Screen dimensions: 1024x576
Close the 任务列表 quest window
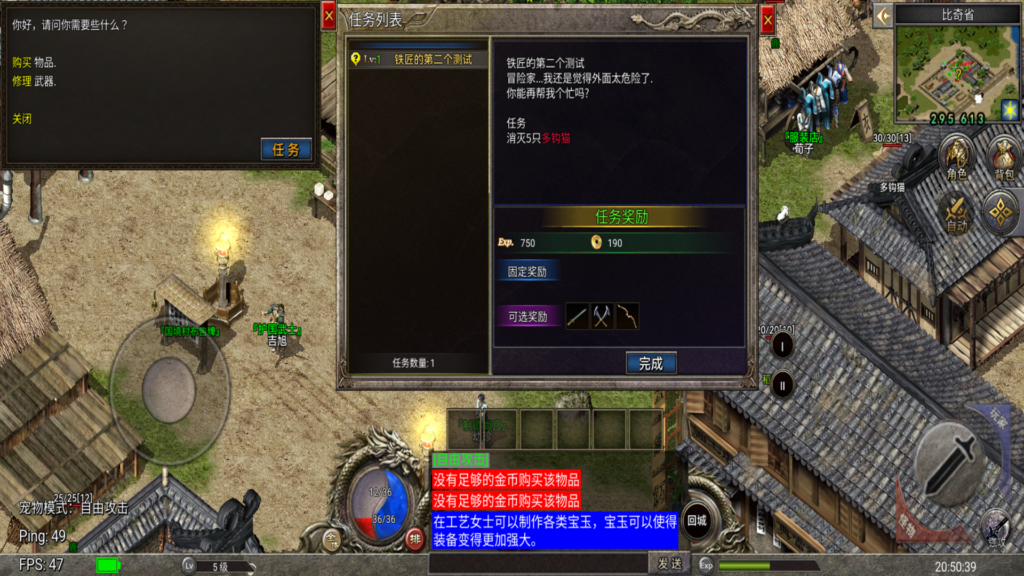[x=768, y=18]
